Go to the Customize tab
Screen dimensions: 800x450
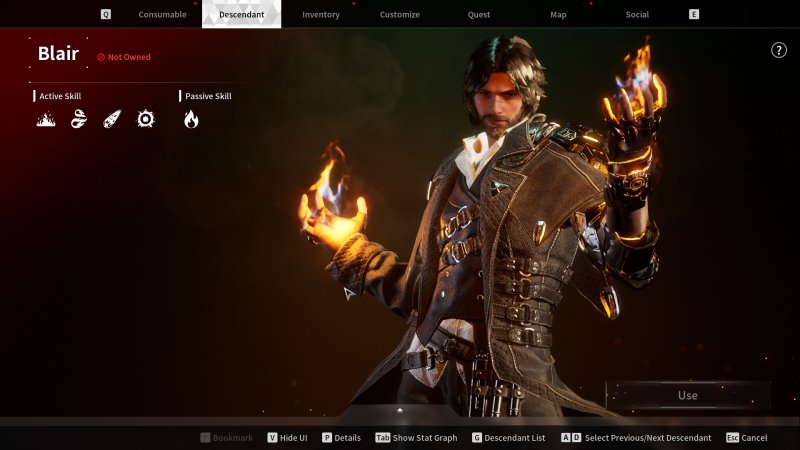(x=400, y=15)
